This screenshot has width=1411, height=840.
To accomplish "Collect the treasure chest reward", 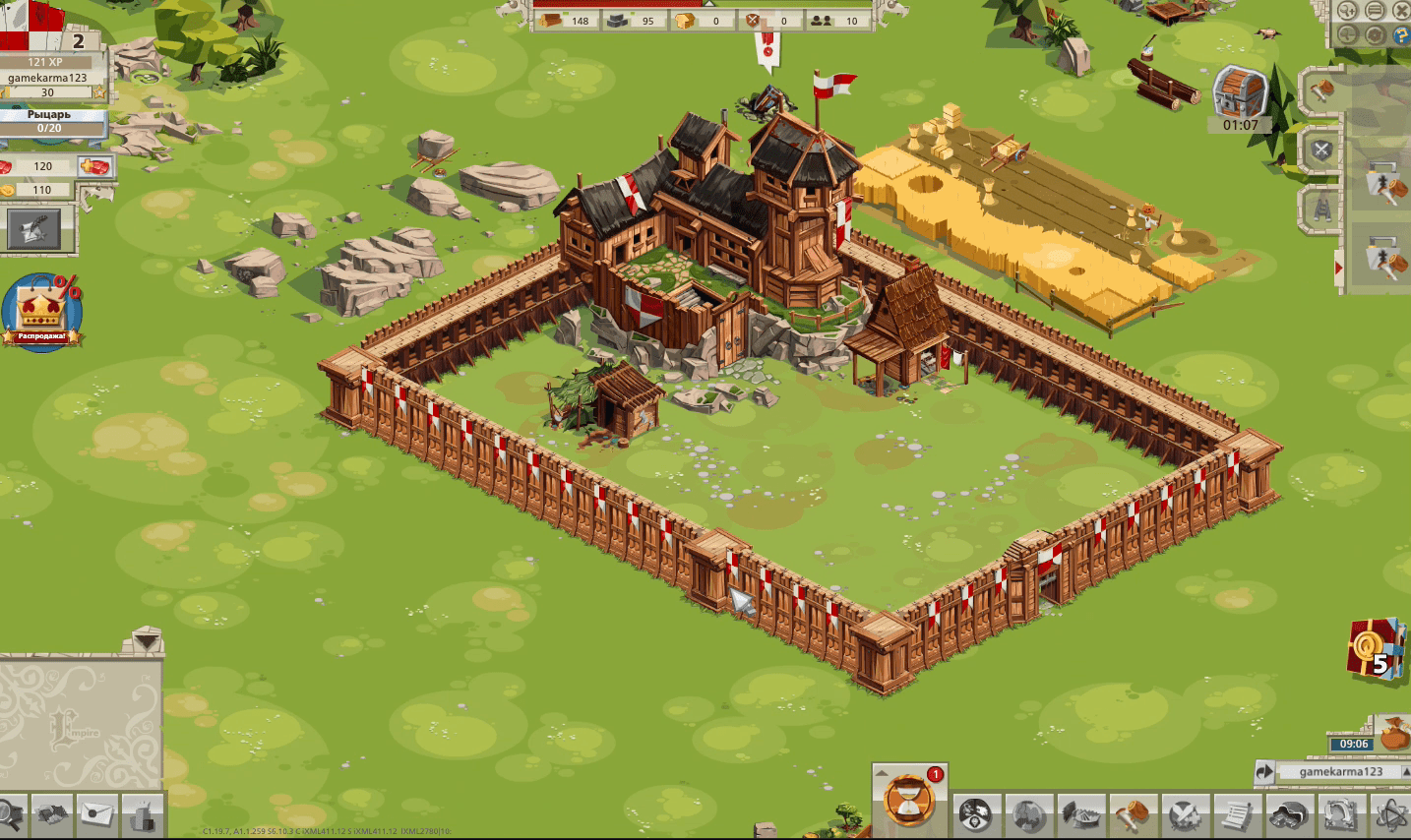I will [1240, 95].
